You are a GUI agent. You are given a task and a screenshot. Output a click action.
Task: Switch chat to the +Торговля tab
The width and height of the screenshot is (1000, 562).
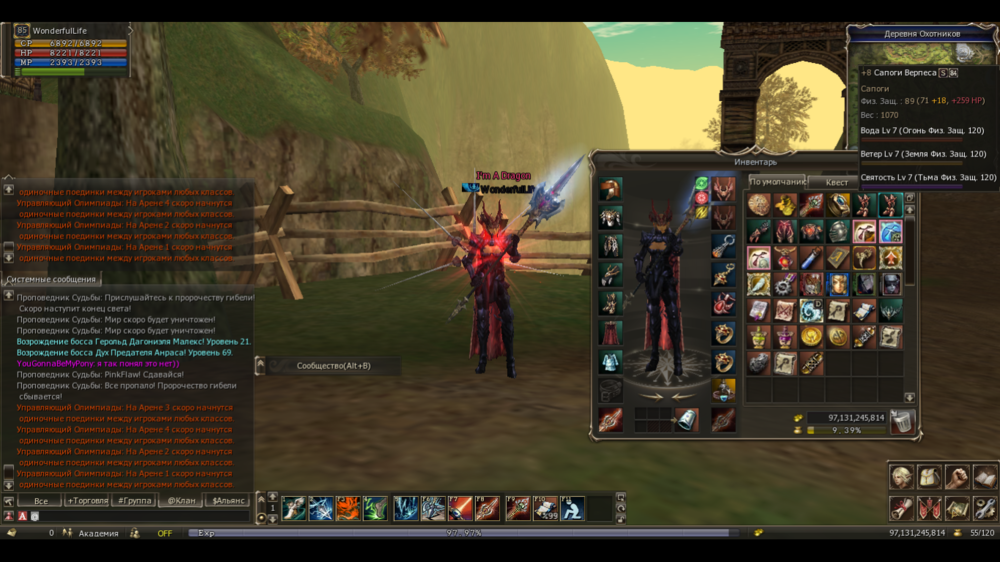click(x=88, y=500)
